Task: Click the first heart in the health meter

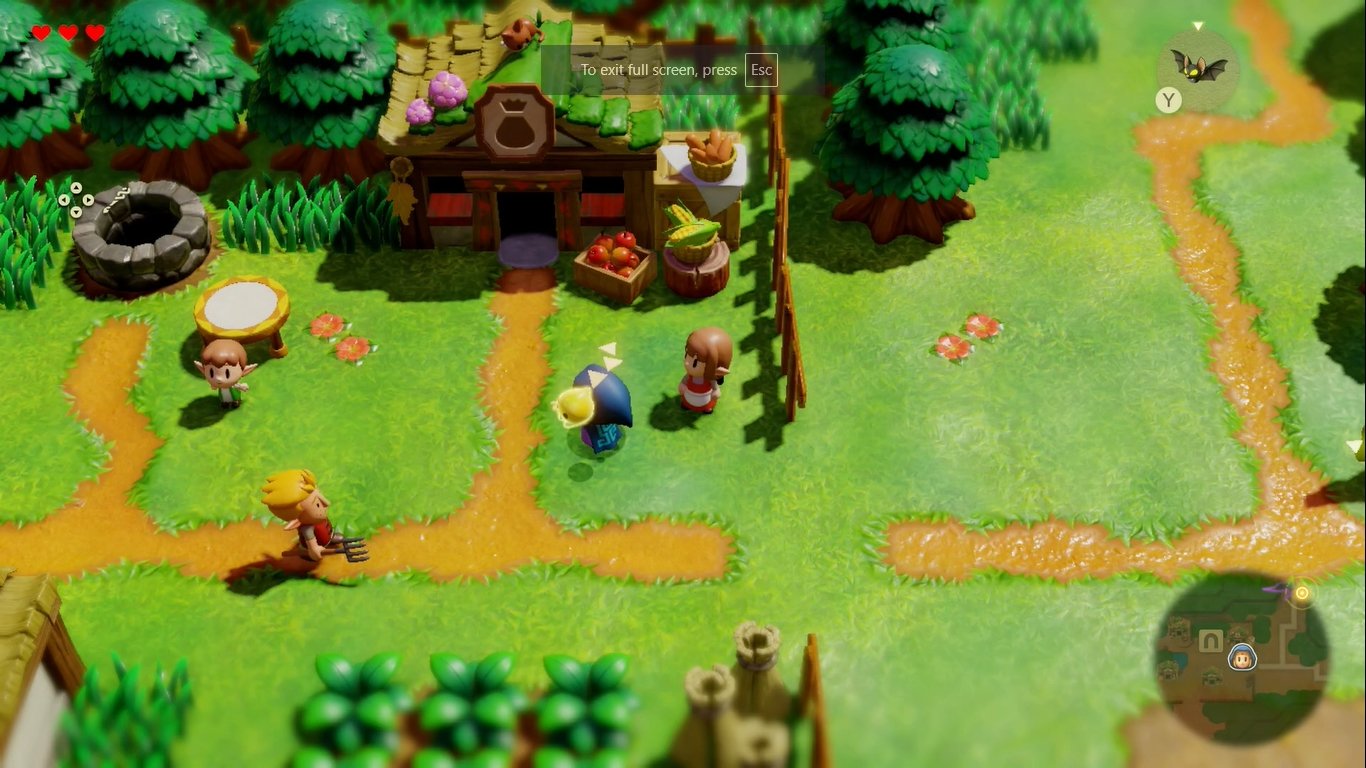Action: coord(40,31)
